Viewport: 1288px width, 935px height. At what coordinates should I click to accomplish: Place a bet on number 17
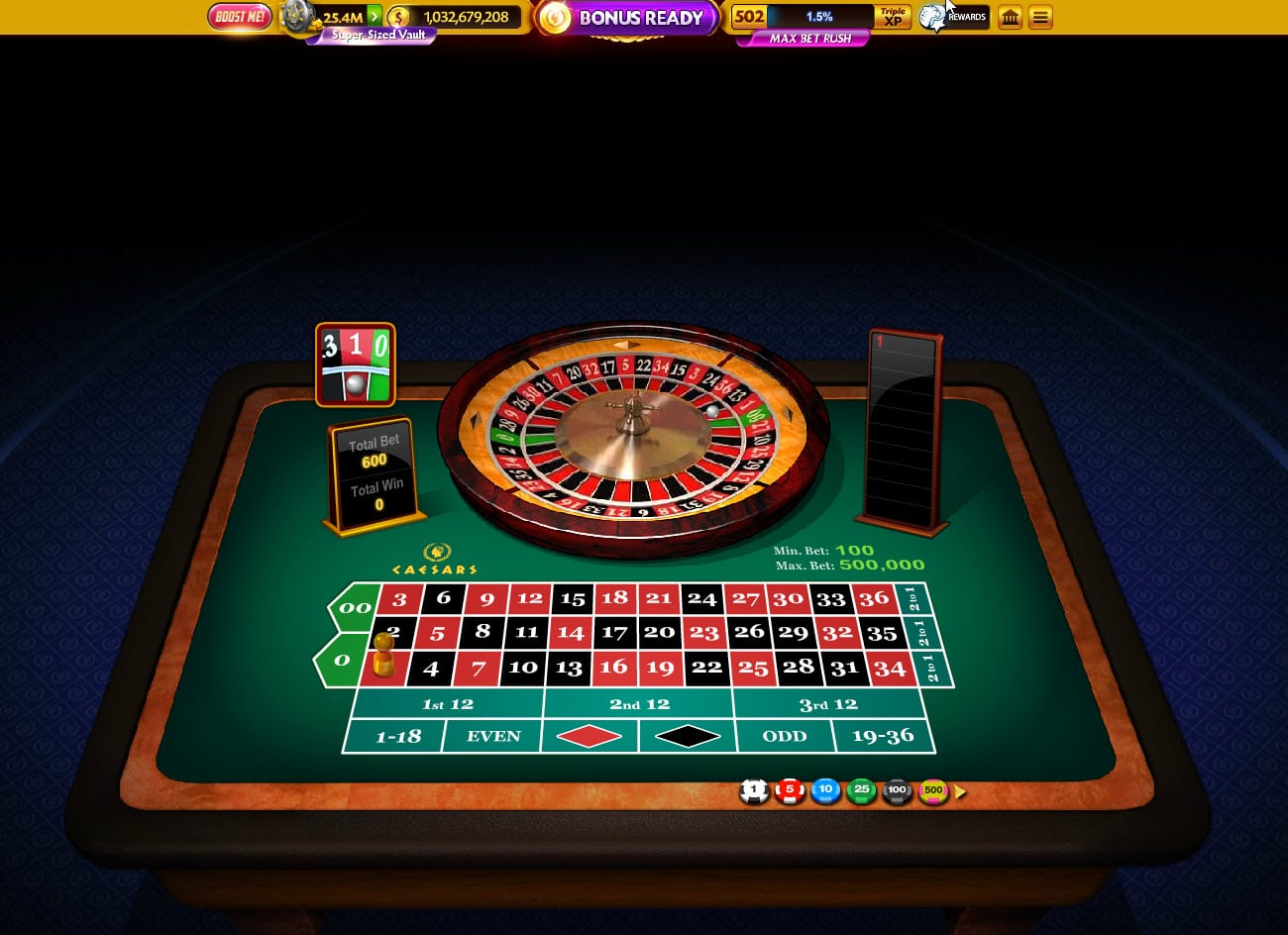click(x=614, y=632)
